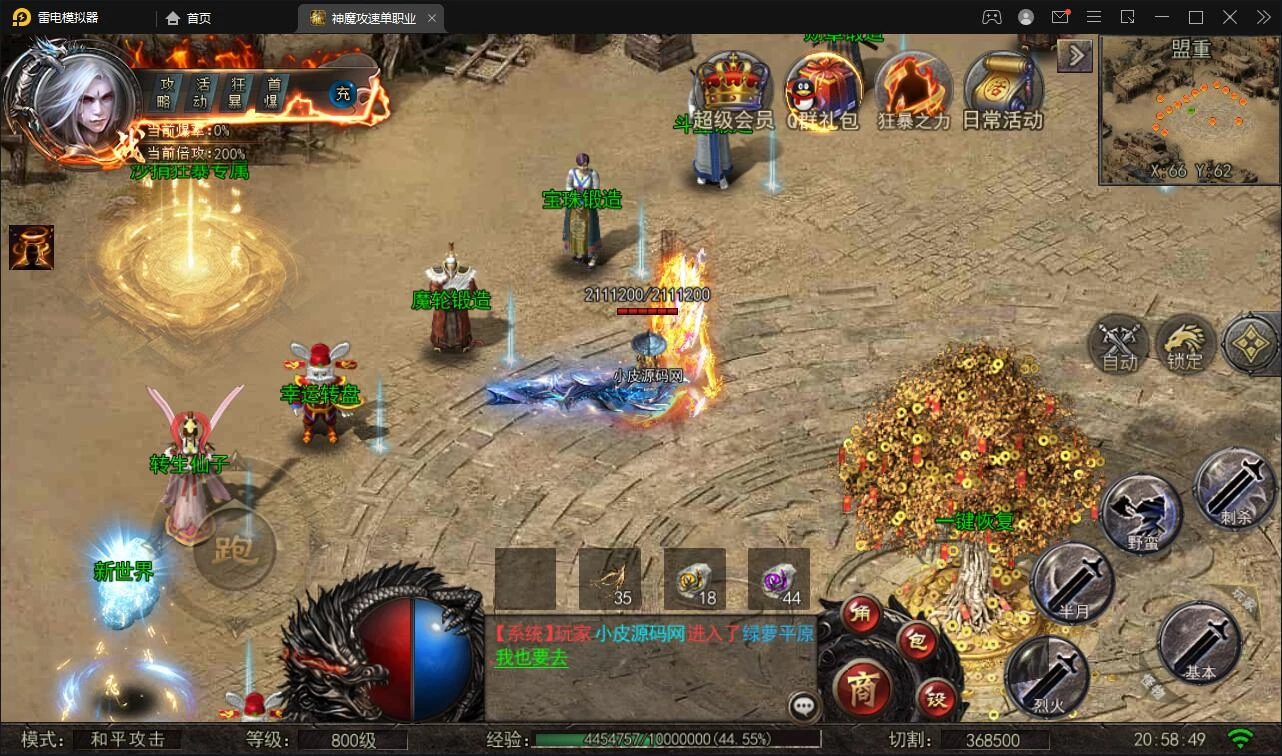
Task: Open the 商 shop button
Action: (x=859, y=686)
